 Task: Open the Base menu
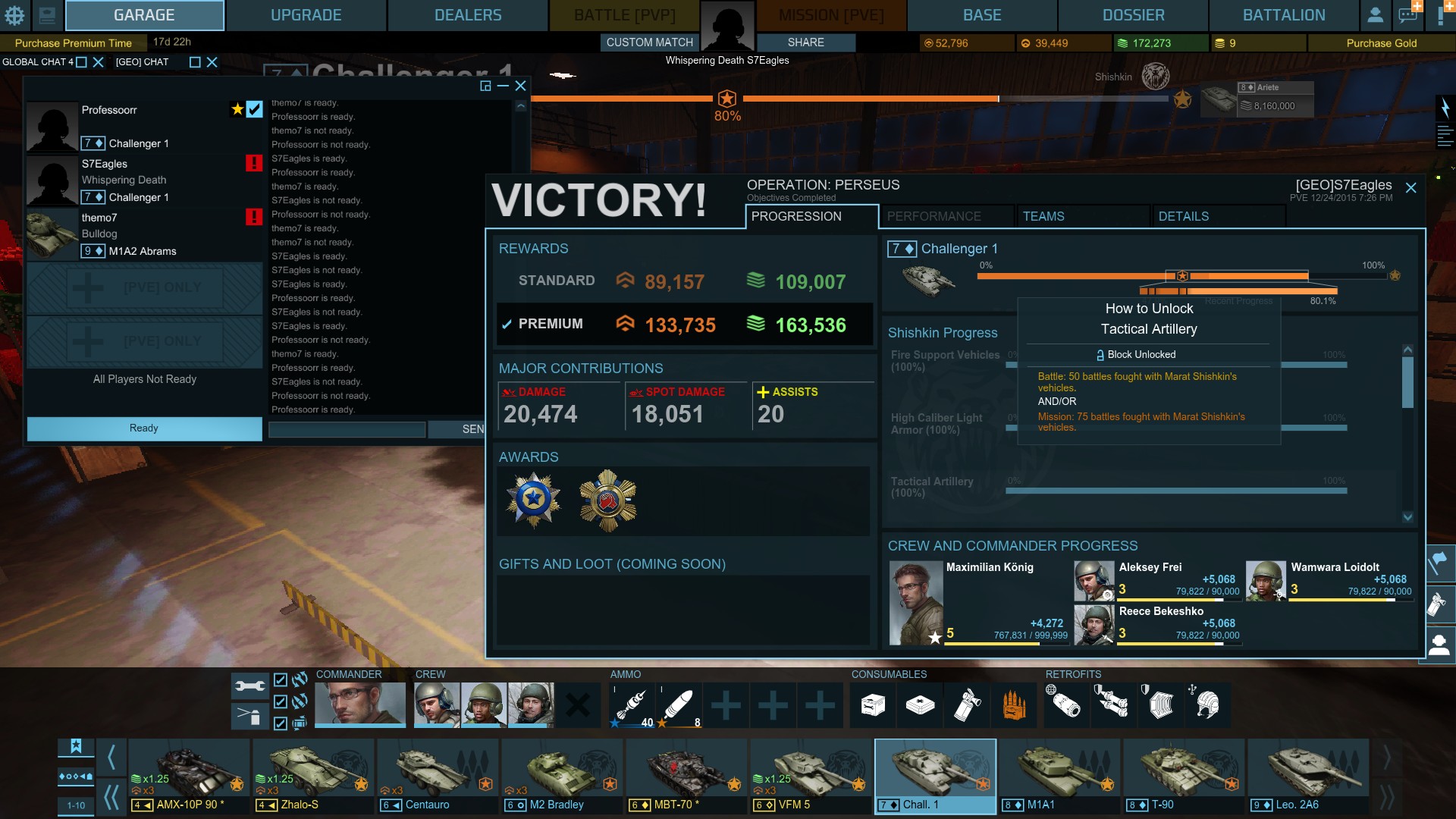coord(981,15)
